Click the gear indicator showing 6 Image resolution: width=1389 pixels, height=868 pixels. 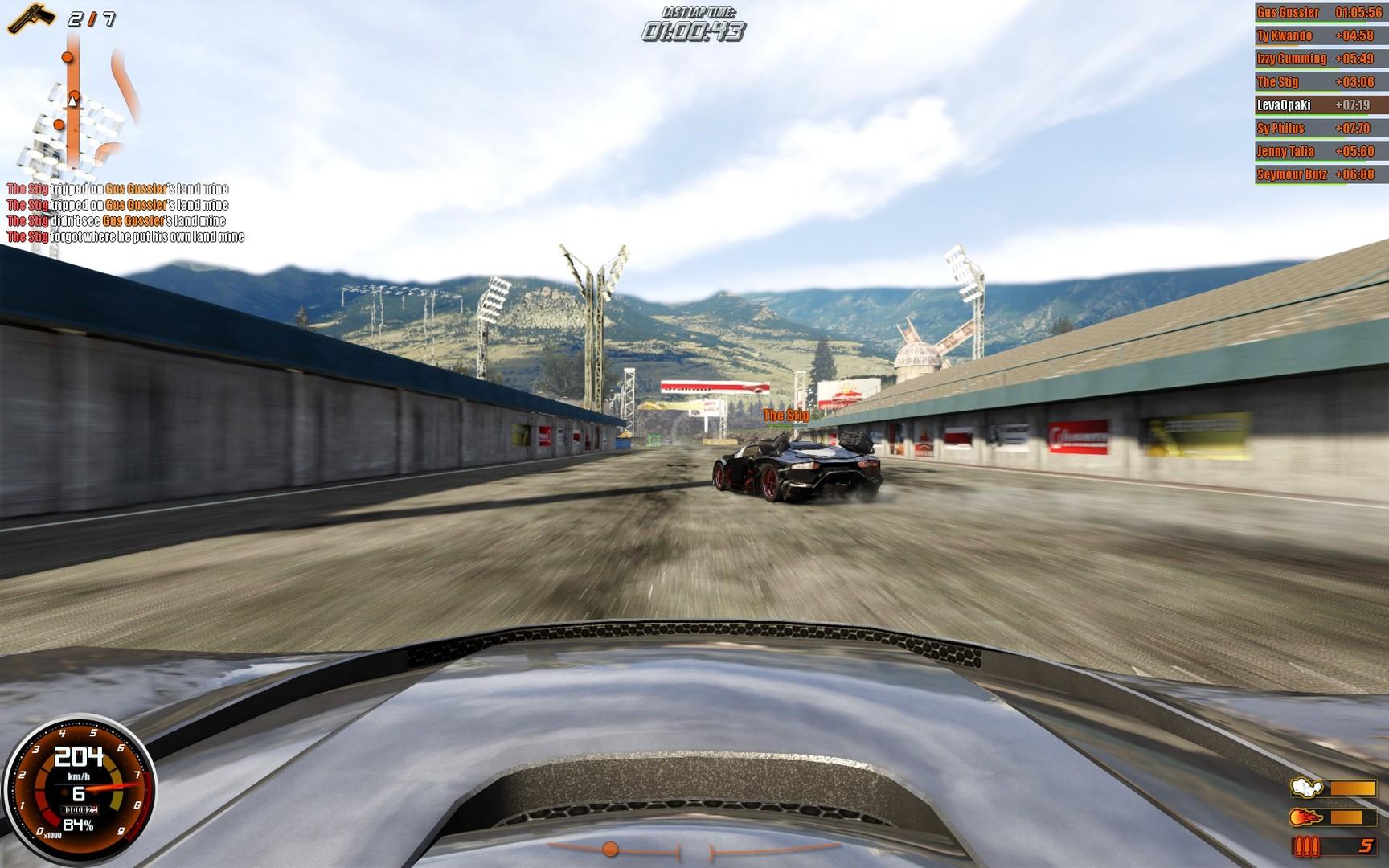[x=77, y=792]
